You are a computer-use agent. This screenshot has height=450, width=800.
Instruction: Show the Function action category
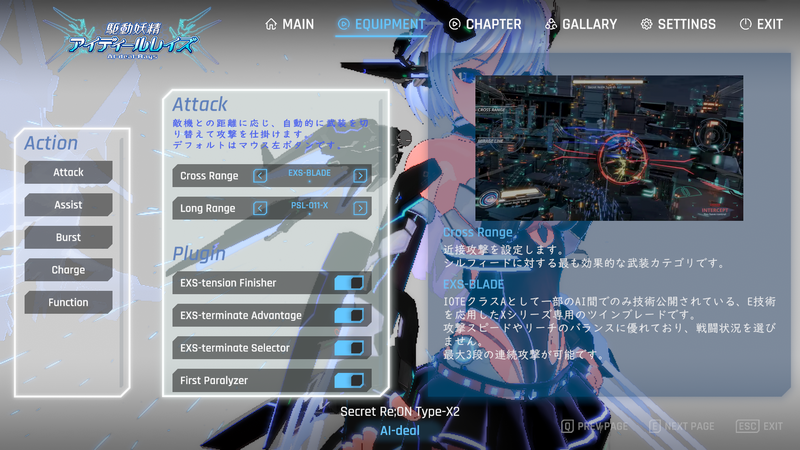click(68, 302)
